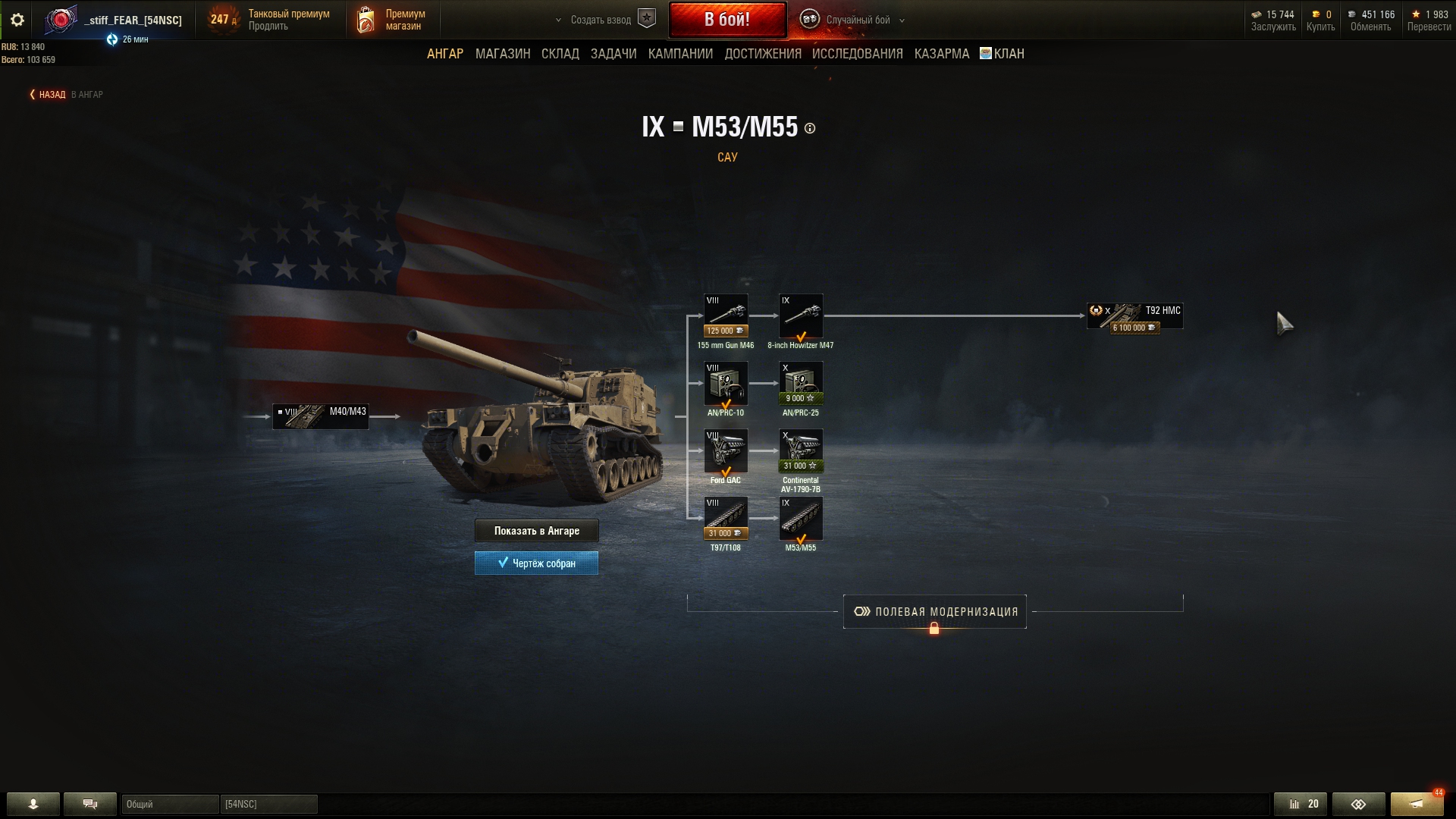Click Показать в Ангаре button
Image resolution: width=1456 pixels, height=819 pixels.
point(536,531)
